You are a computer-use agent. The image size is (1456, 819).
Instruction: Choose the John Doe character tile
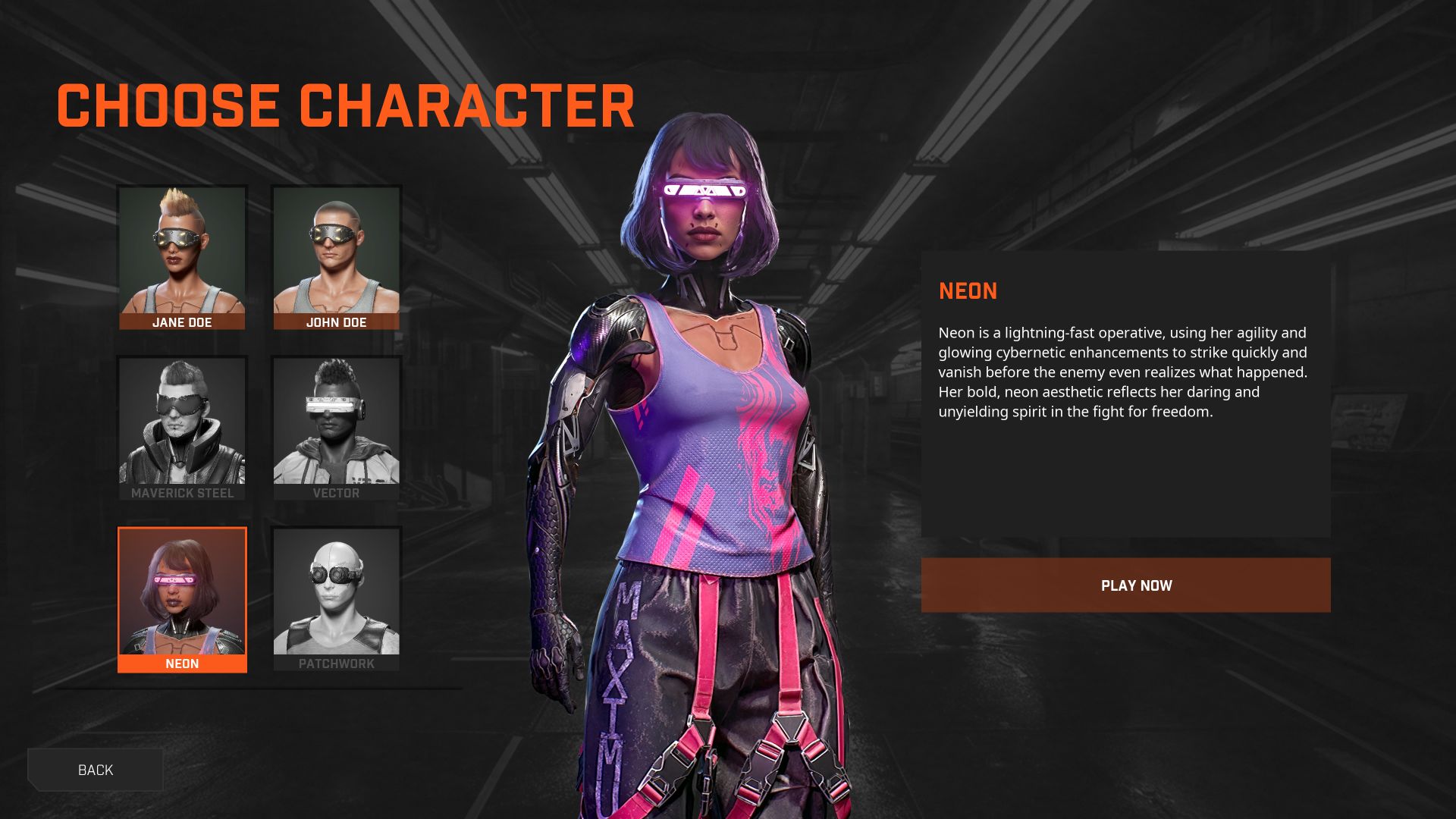(336, 258)
